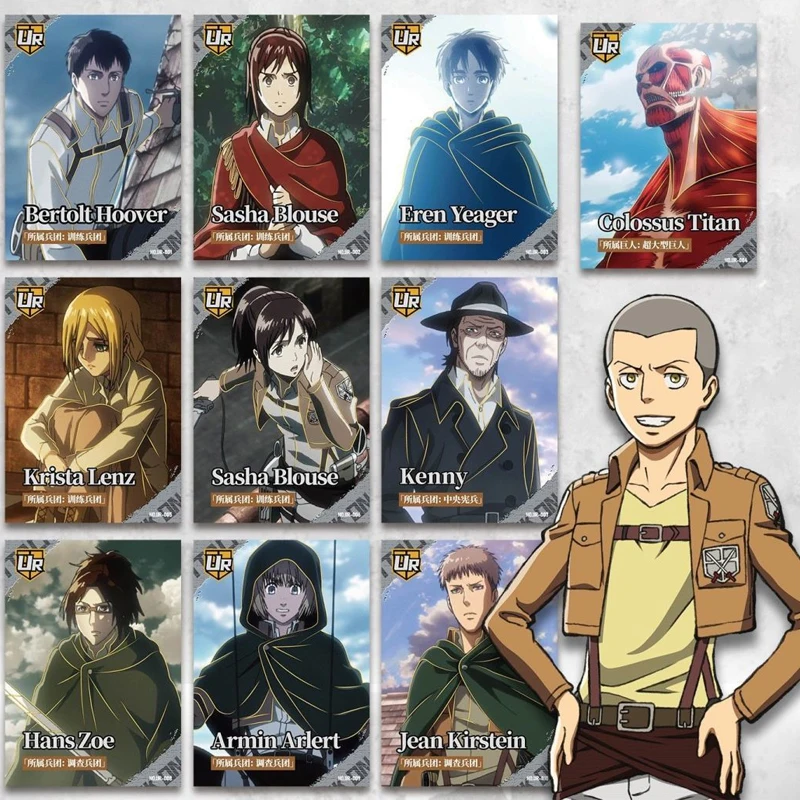Select the Krista Lenz card

(x=93, y=400)
